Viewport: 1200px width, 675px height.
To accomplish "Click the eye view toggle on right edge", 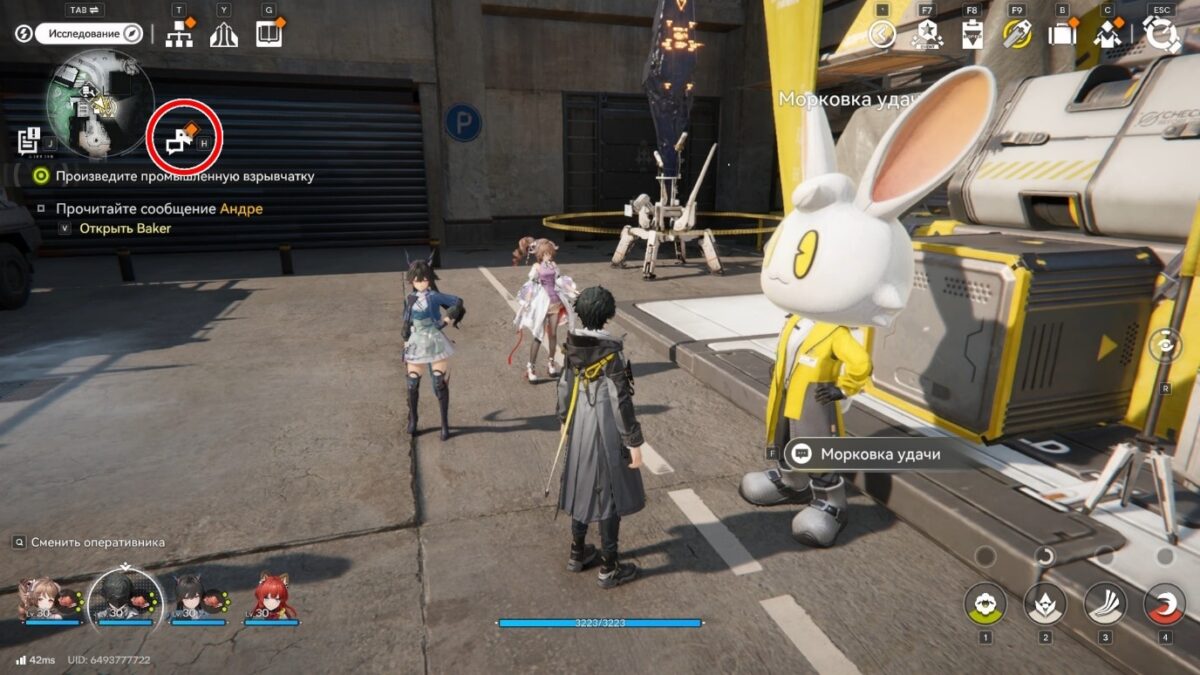I will point(1164,345).
